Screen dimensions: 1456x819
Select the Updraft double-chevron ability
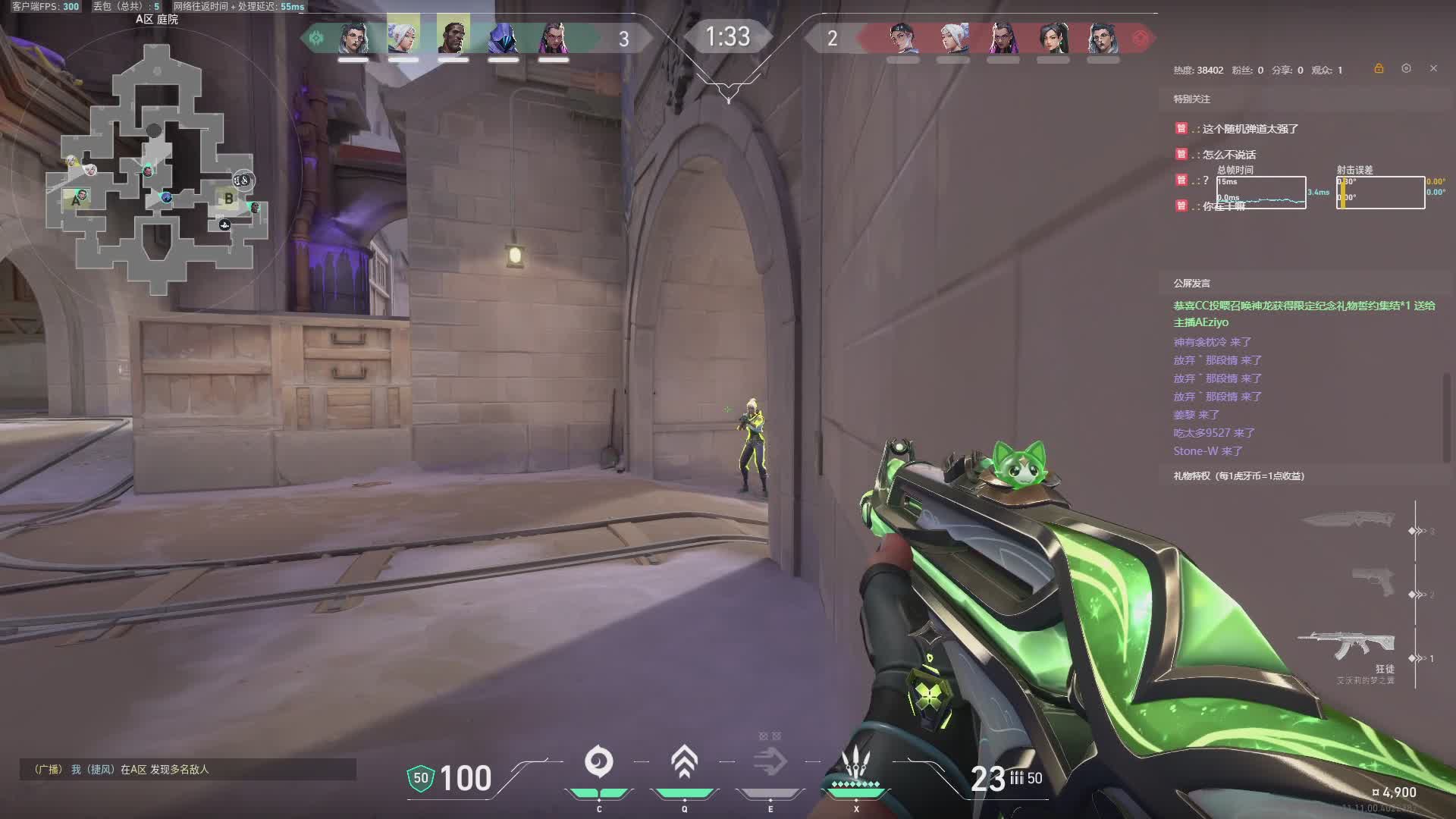point(684,762)
